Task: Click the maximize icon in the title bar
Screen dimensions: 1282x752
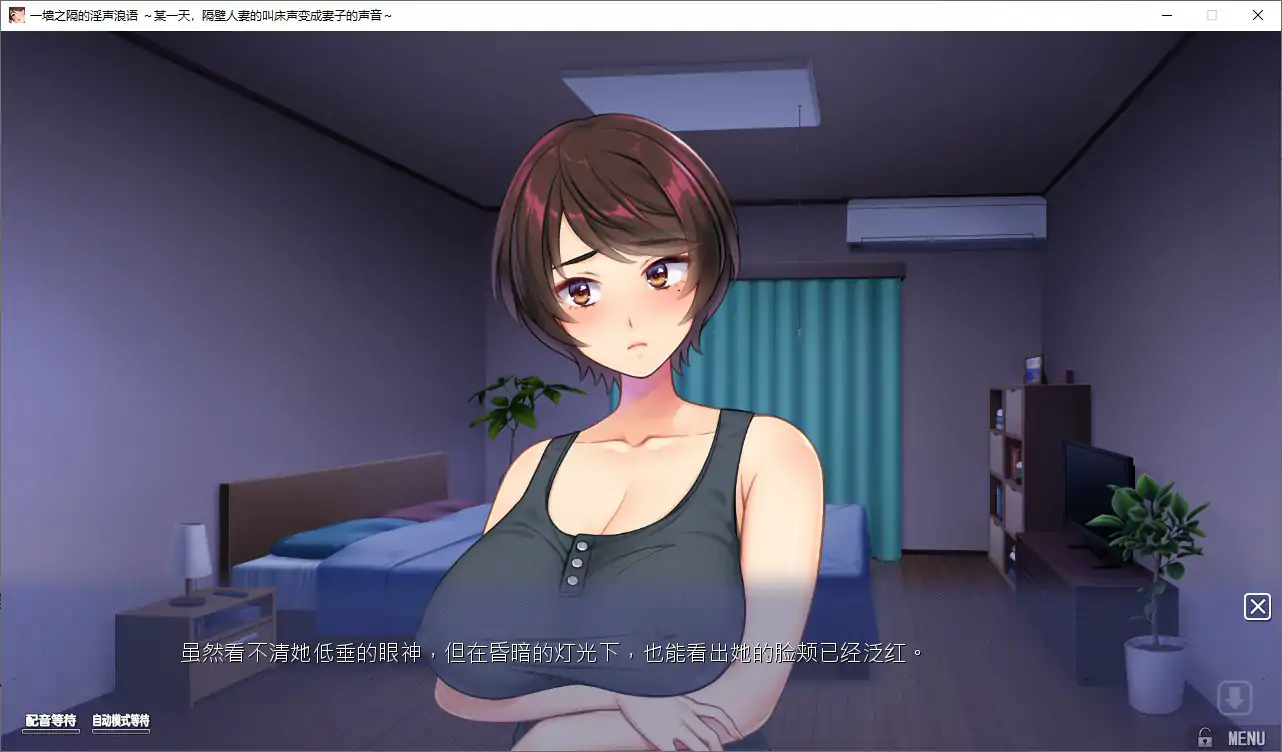Action: [x=1212, y=15]
